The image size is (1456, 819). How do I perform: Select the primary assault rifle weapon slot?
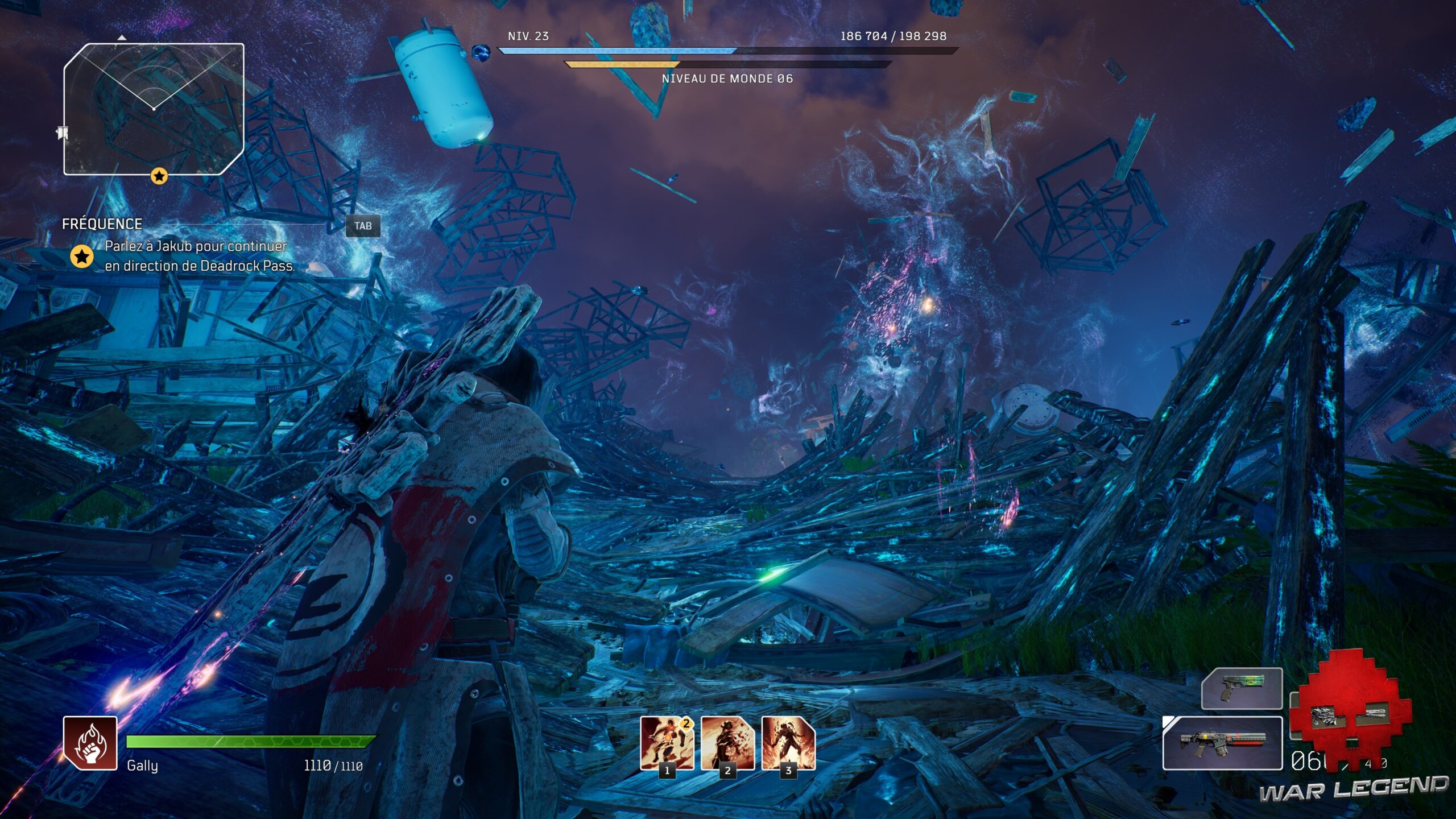coord(1222,743)
